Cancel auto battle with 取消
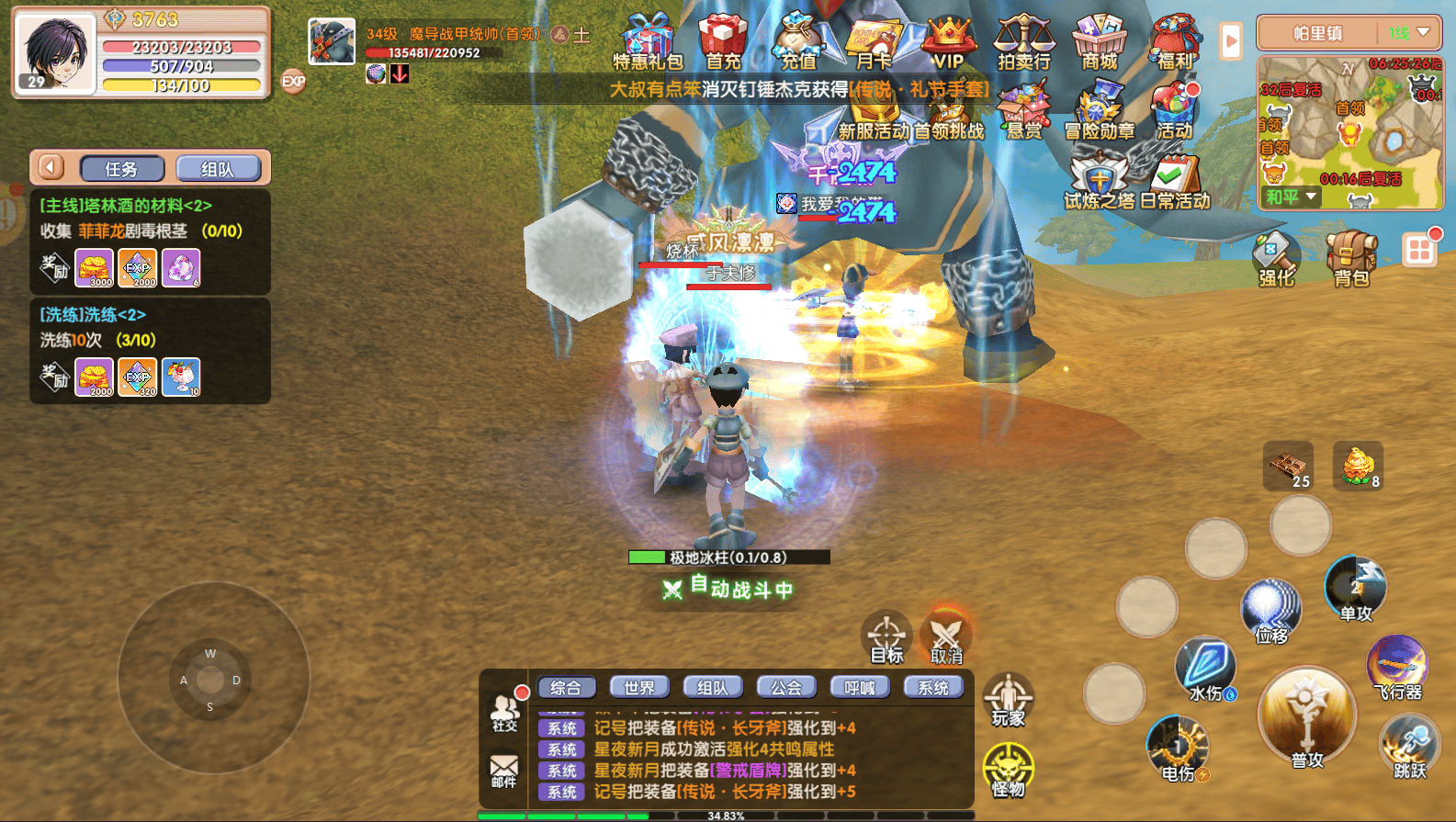Viewport: 1456px width, 822px height. pyautogui.click(x=946, y=636)
